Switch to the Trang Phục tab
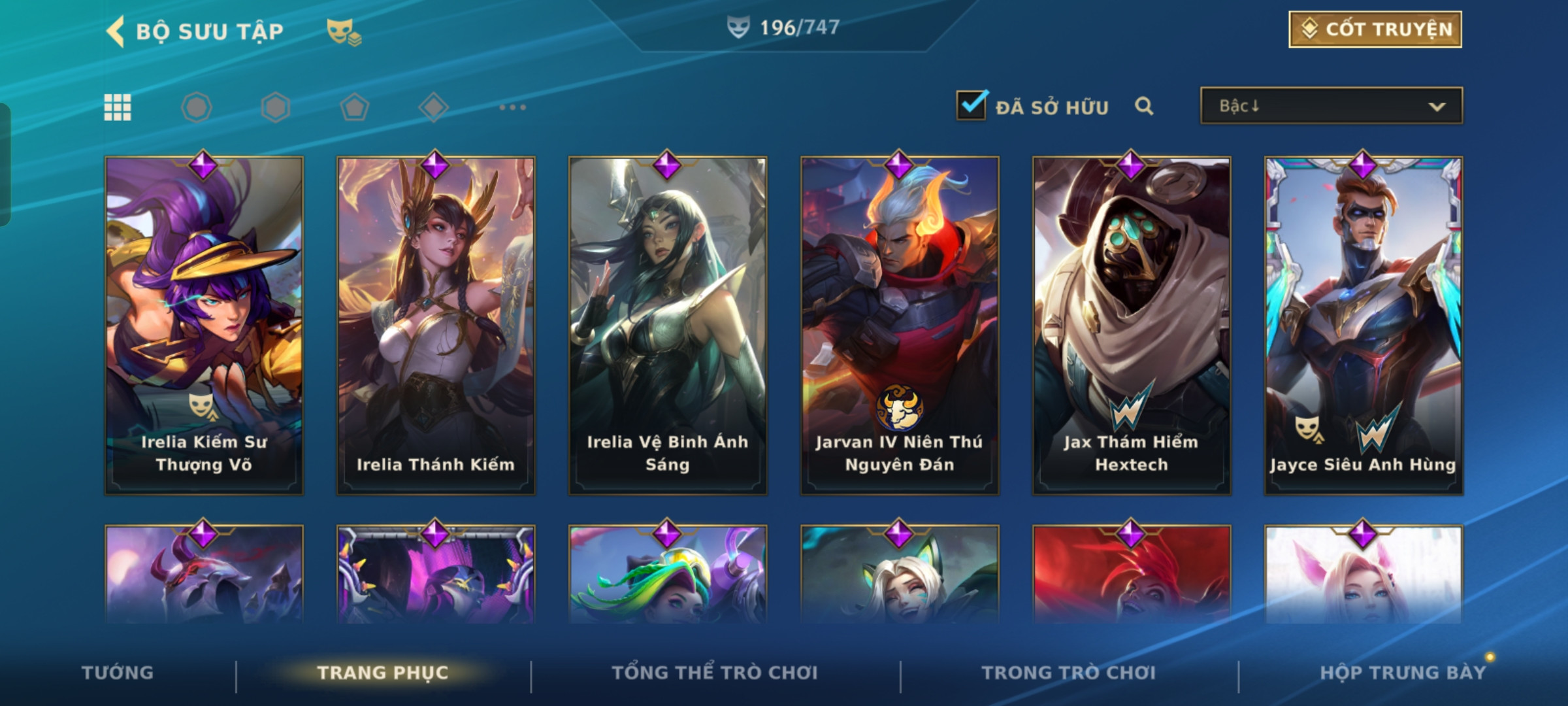The width and height of the screenshot is (1568, 706). (383, 673)
